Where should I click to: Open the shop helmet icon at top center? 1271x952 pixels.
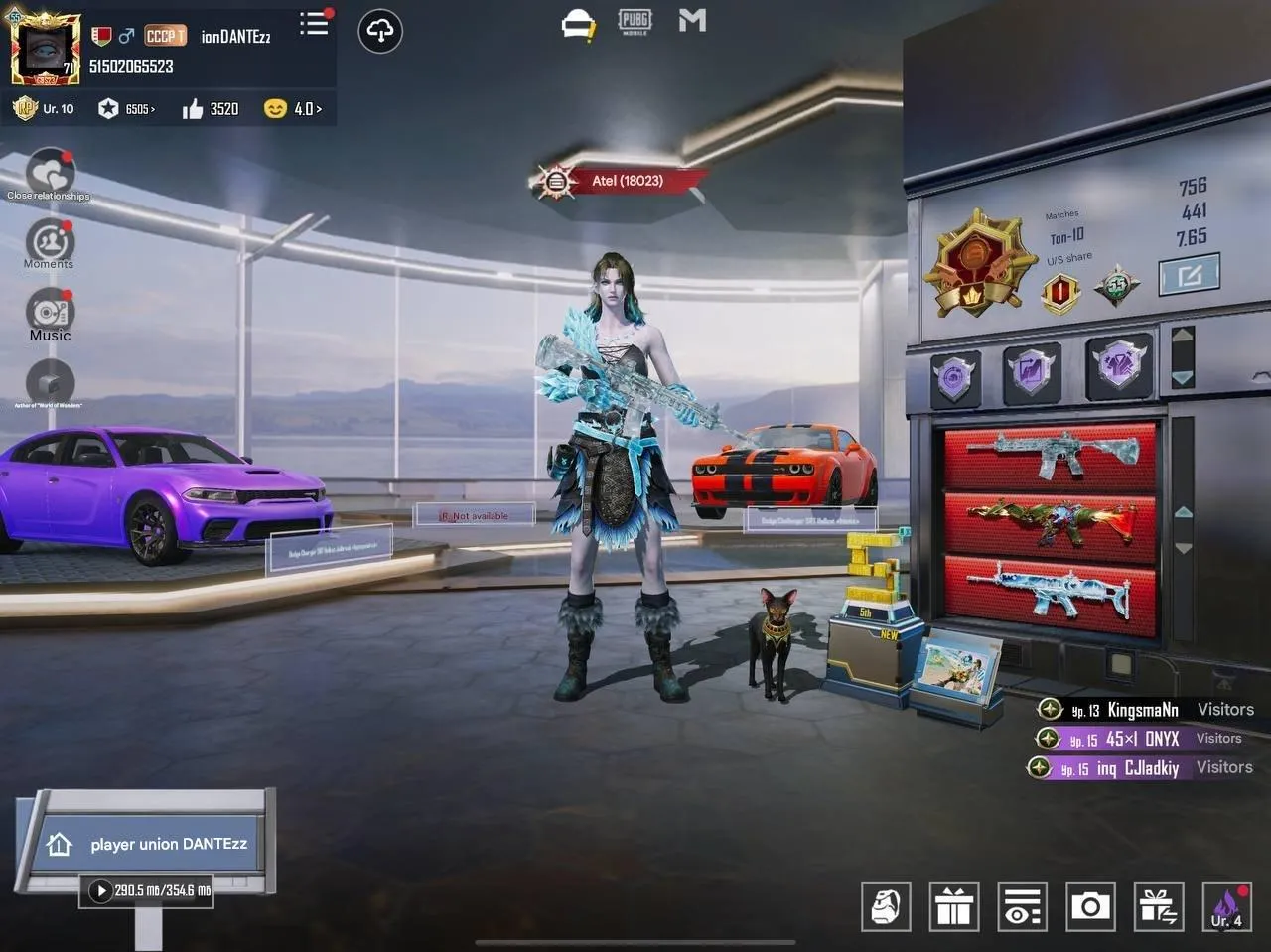click(579, 21)
